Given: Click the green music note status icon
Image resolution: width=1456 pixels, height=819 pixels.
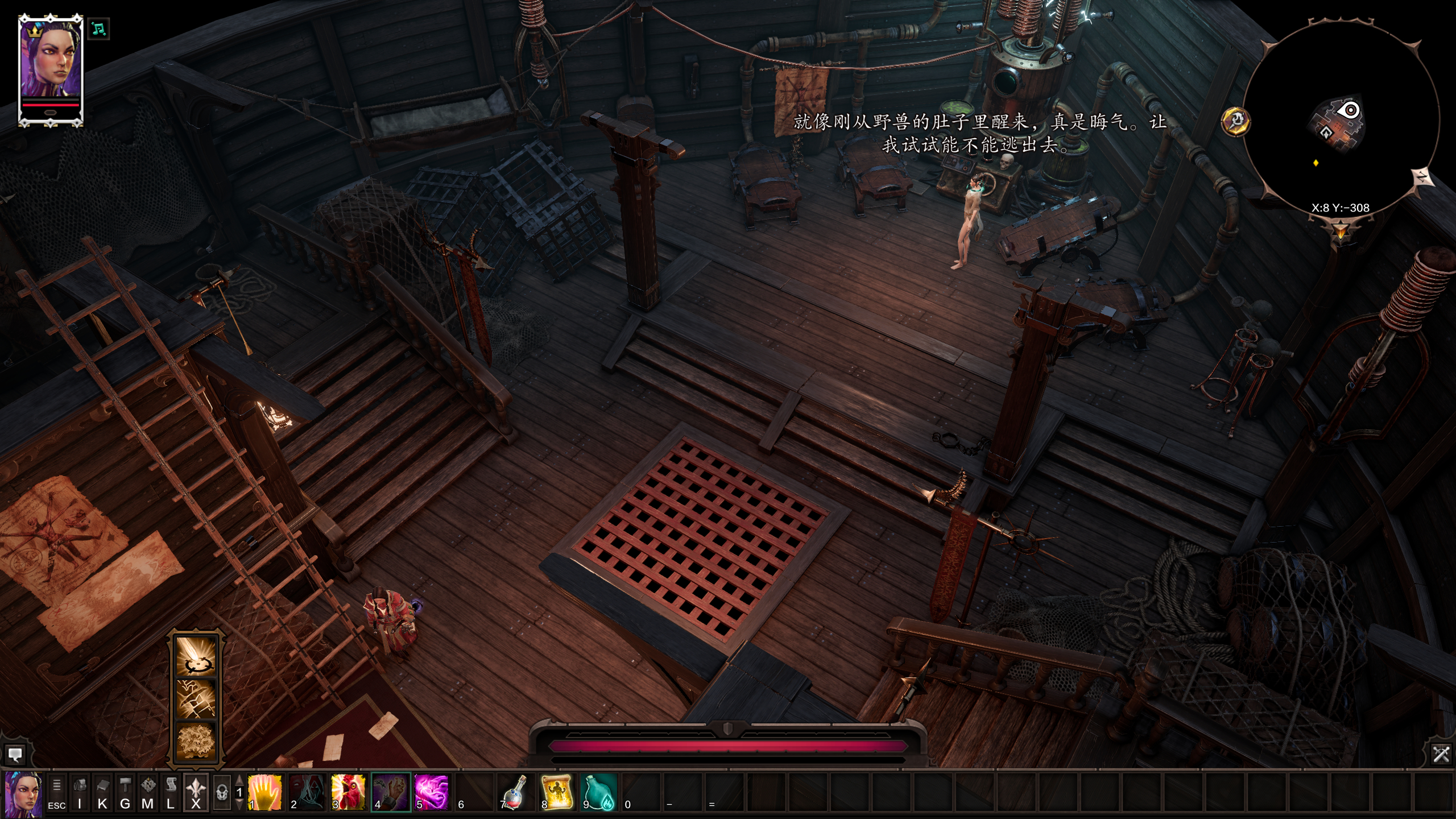Looking at the screenshot, I should [x=99, y=28].
